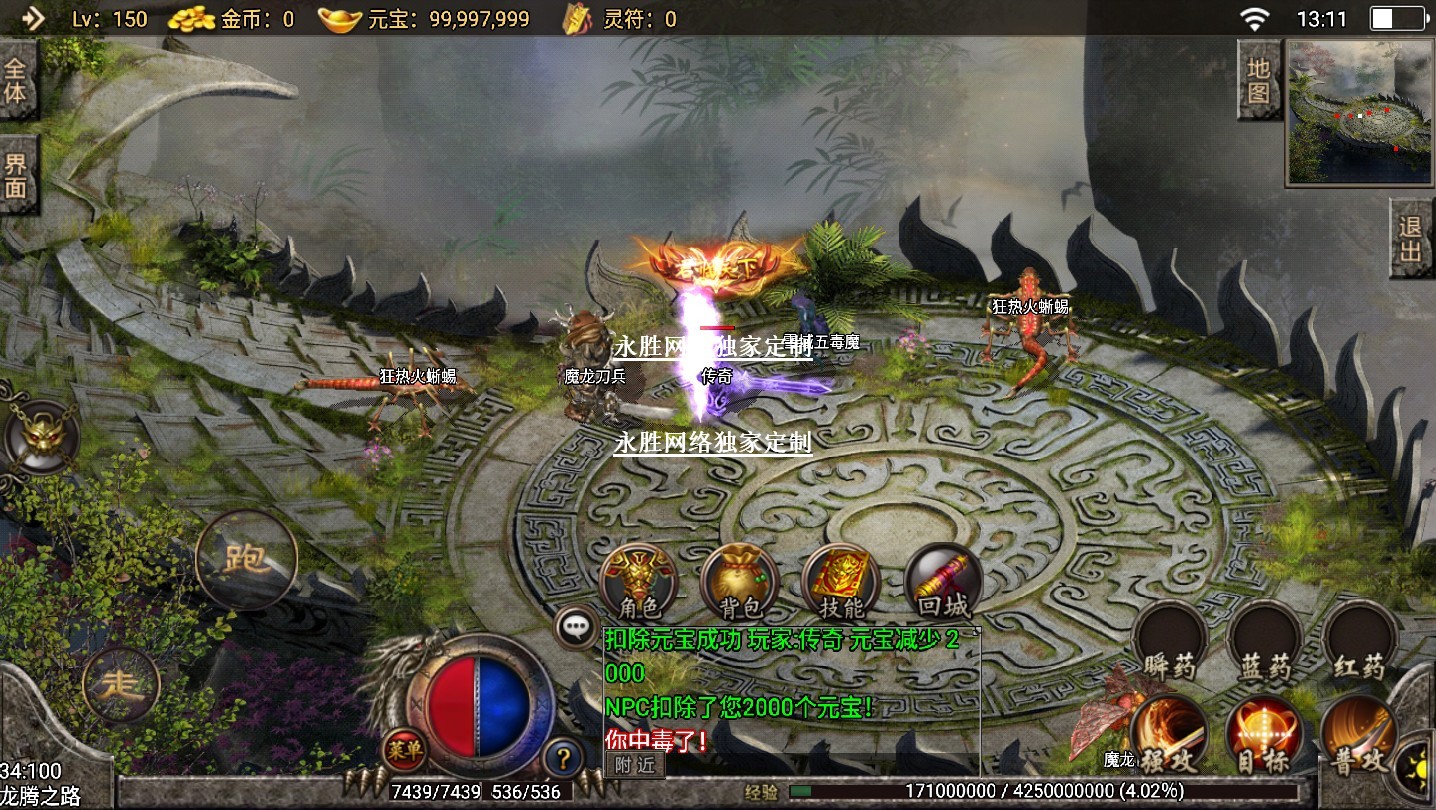Switch chat to the 附近 nearby tab
Viewport: 1436px width, 810px height.
coord(634,765)
